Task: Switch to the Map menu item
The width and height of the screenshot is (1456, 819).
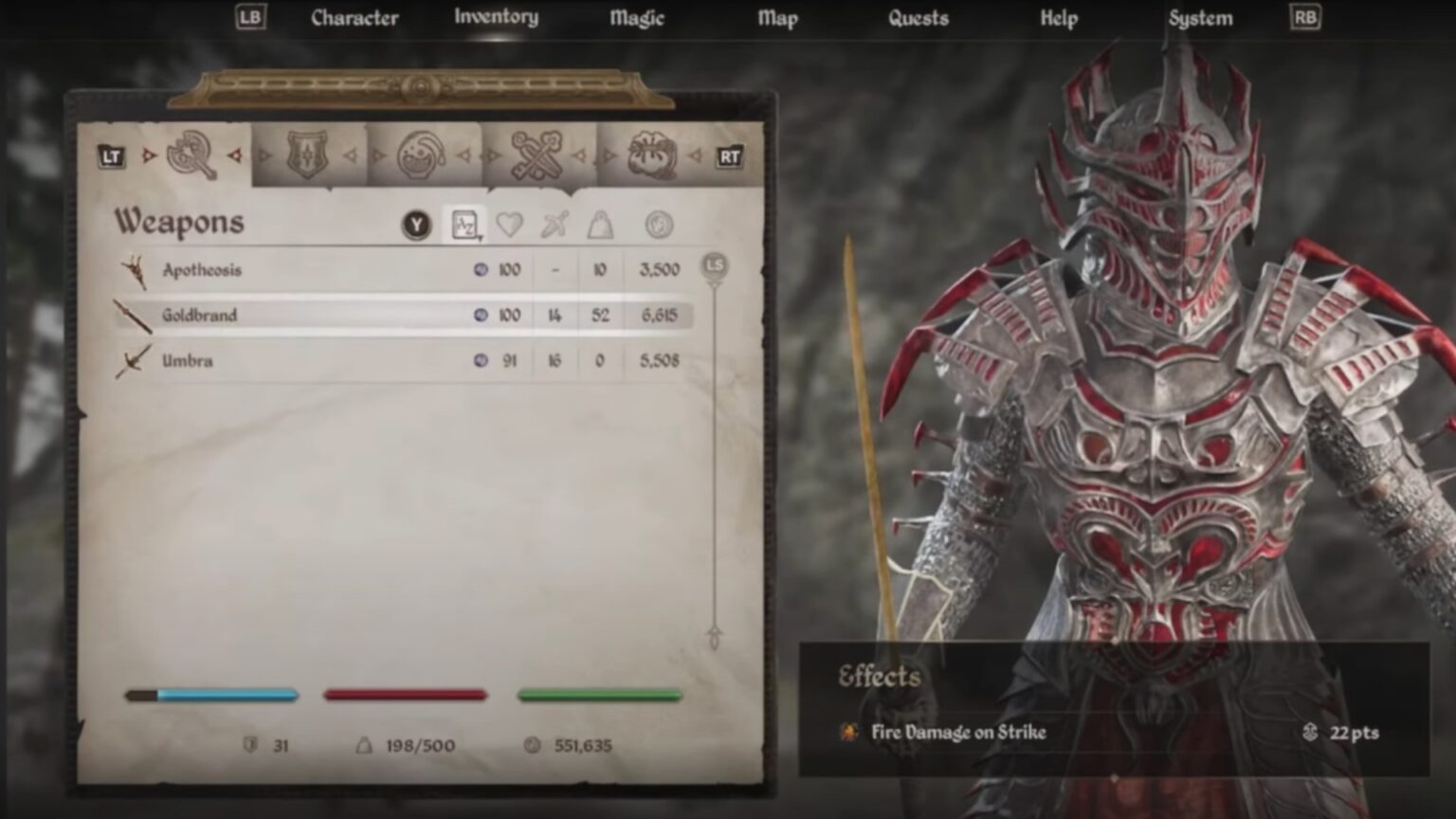Action: [777, 17]
